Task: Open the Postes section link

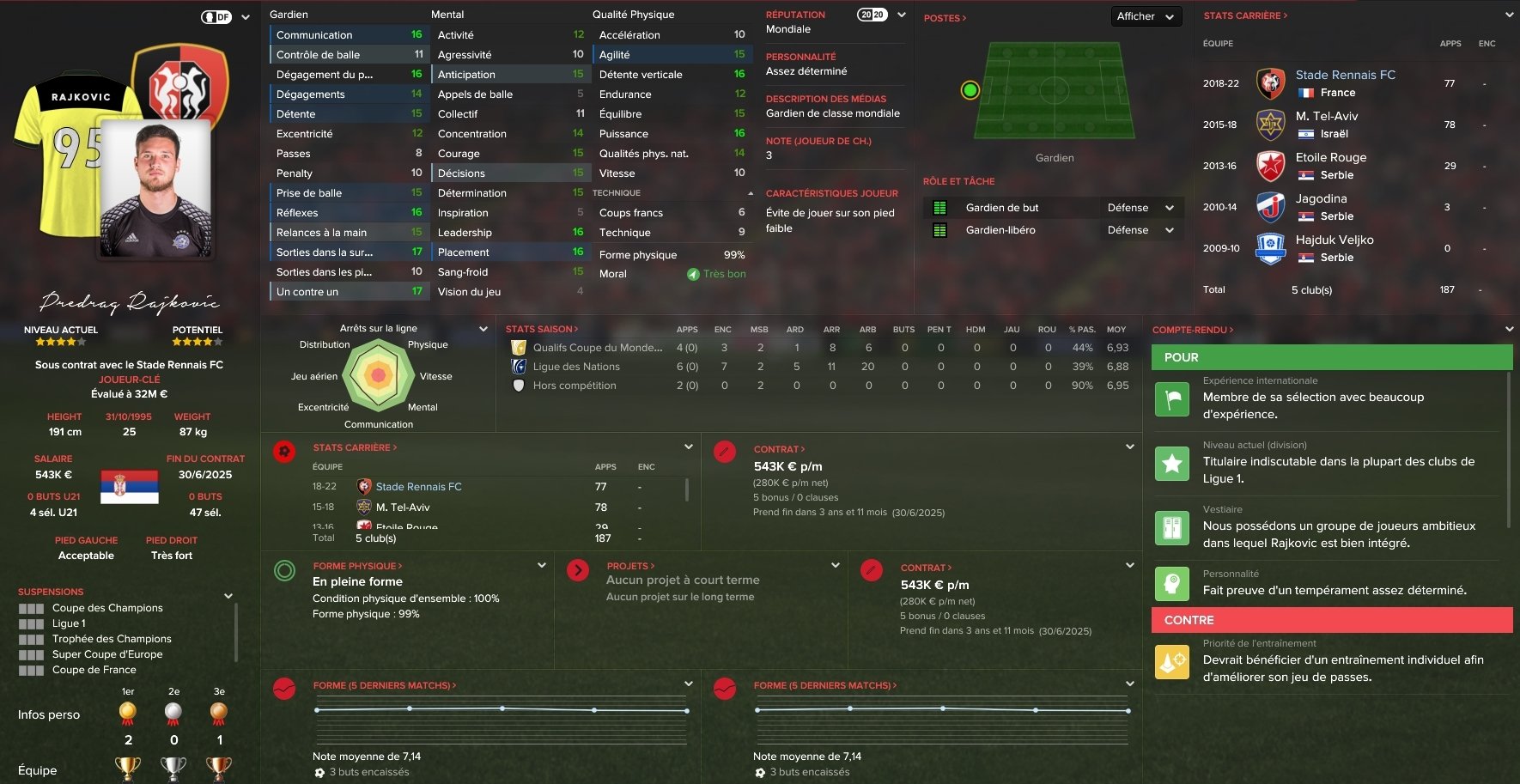Action: tap(944, 18)
